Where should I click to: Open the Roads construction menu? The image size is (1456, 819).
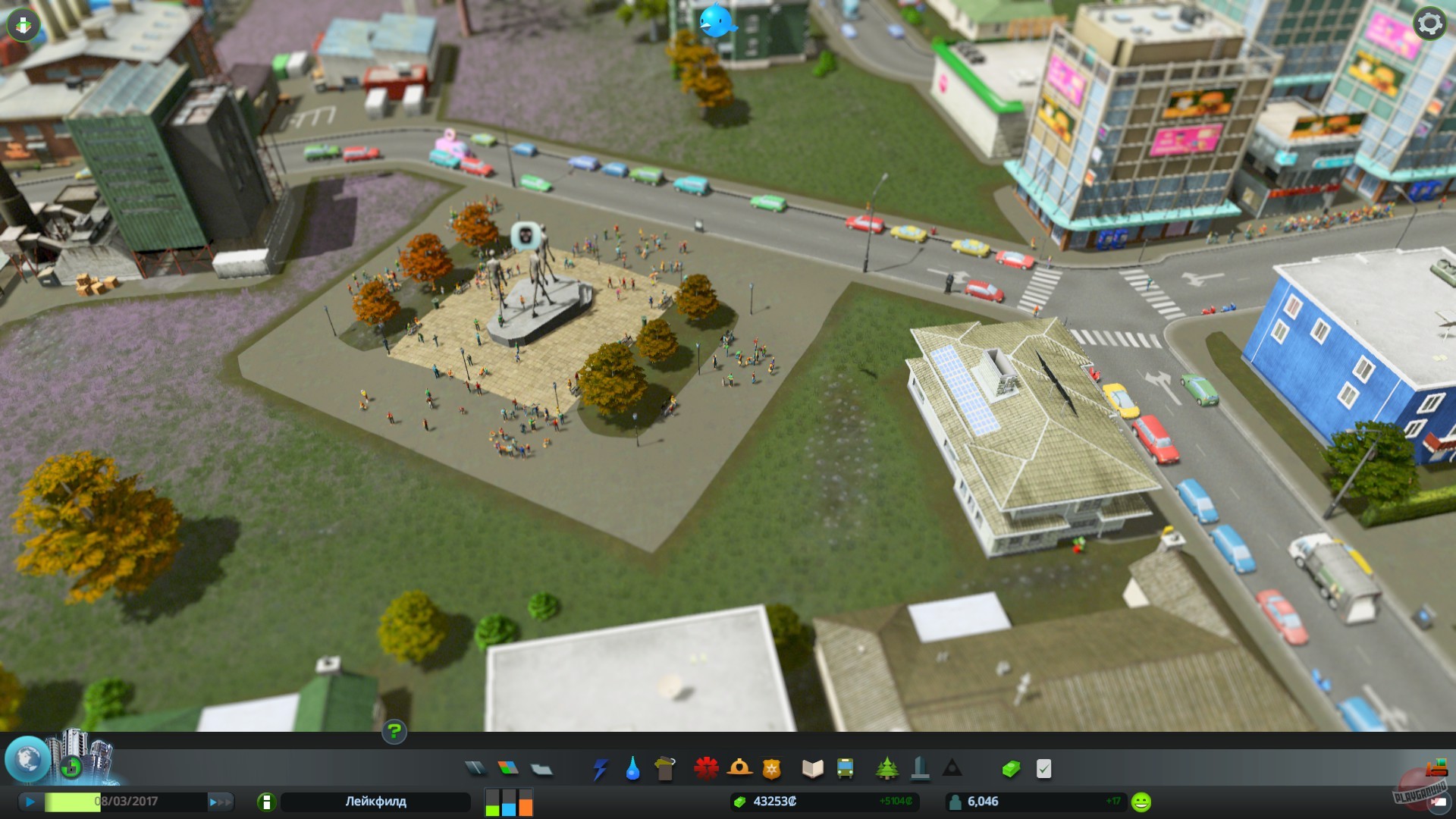(475, 769)
